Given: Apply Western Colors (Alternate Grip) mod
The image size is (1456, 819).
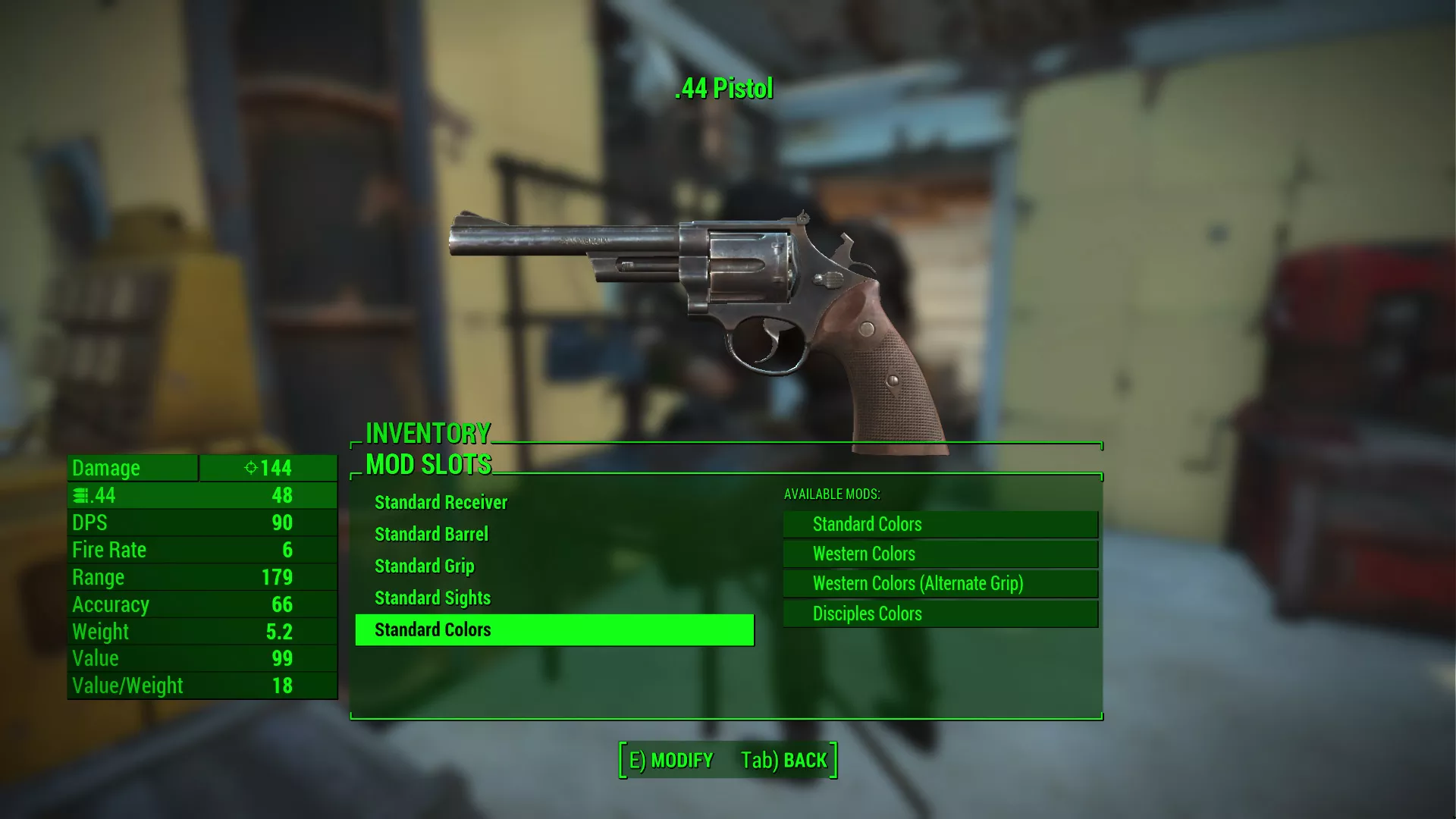Looking at the screenshot, I should click(940, 584).
